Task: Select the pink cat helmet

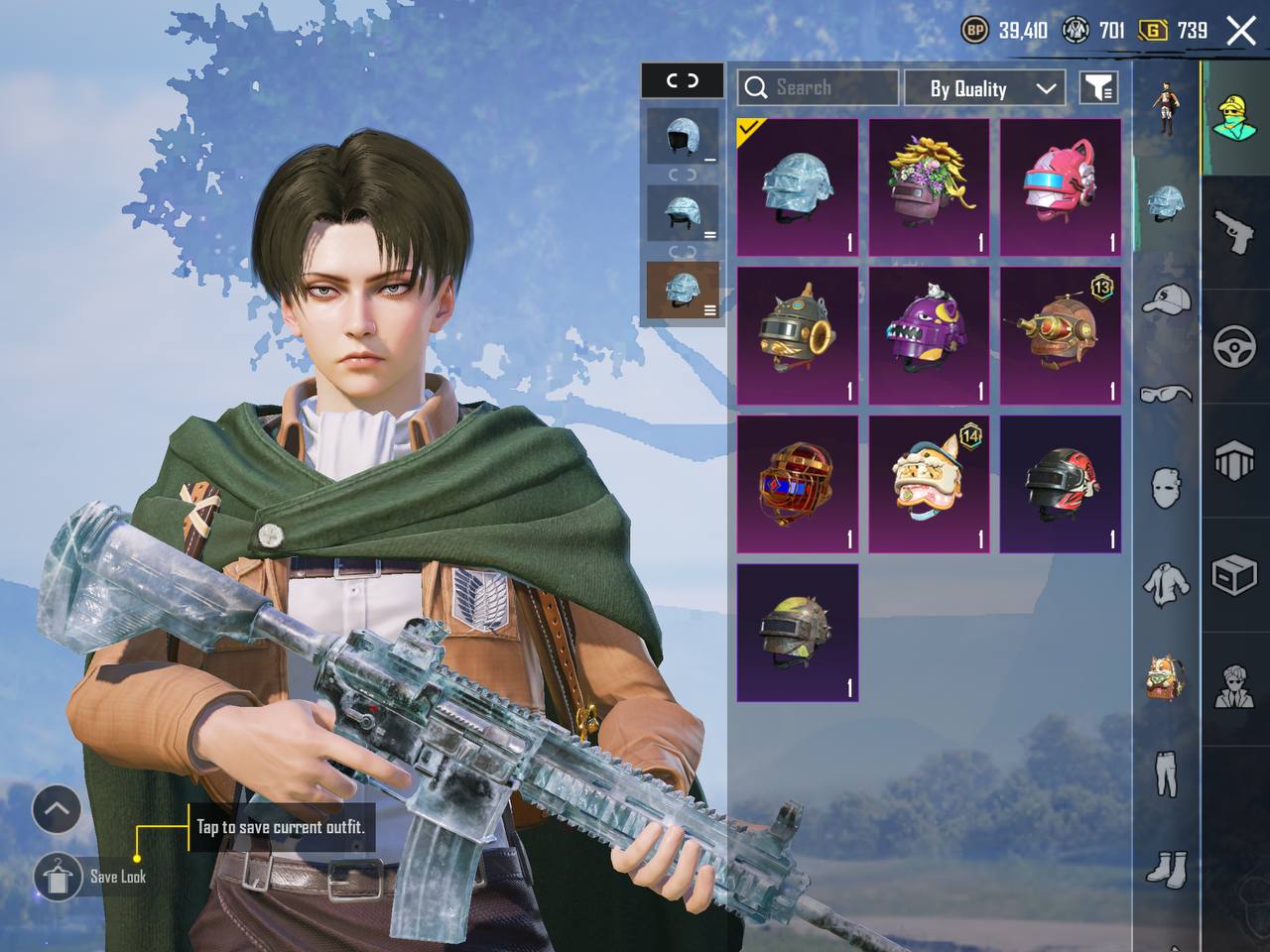Action: pos(1061,188)
